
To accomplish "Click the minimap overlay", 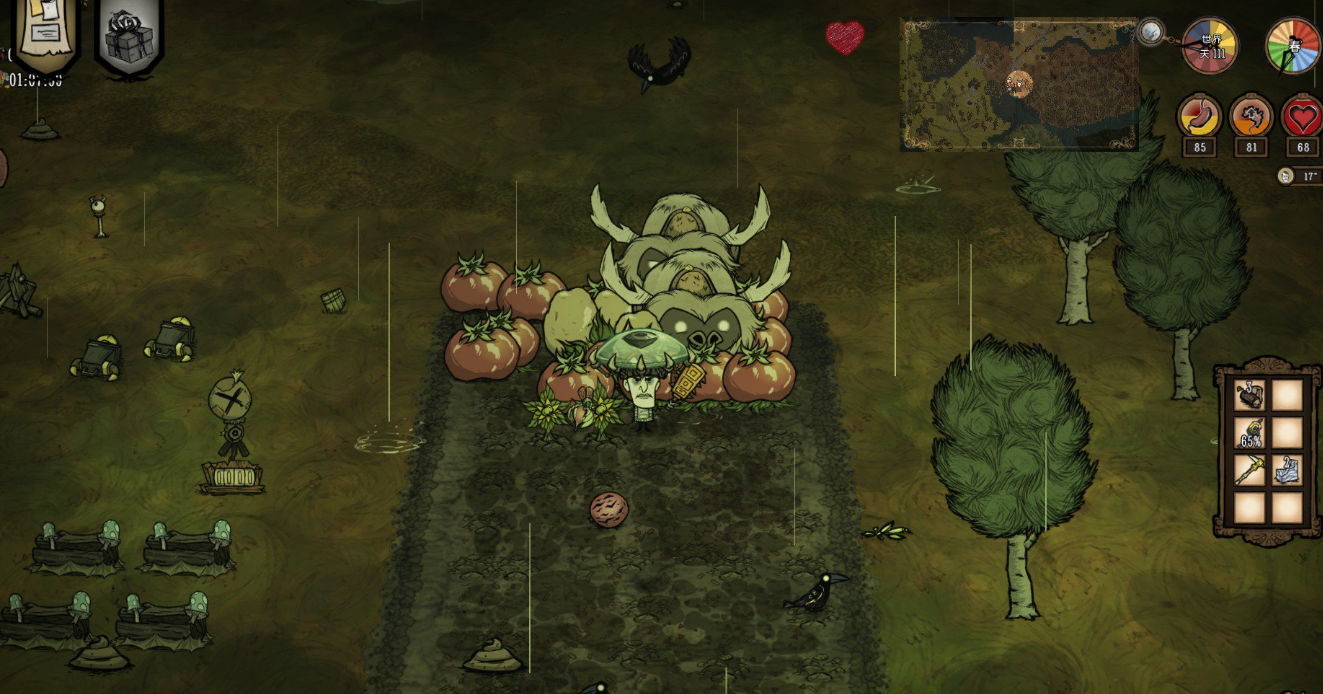I will click(1019, 85).
